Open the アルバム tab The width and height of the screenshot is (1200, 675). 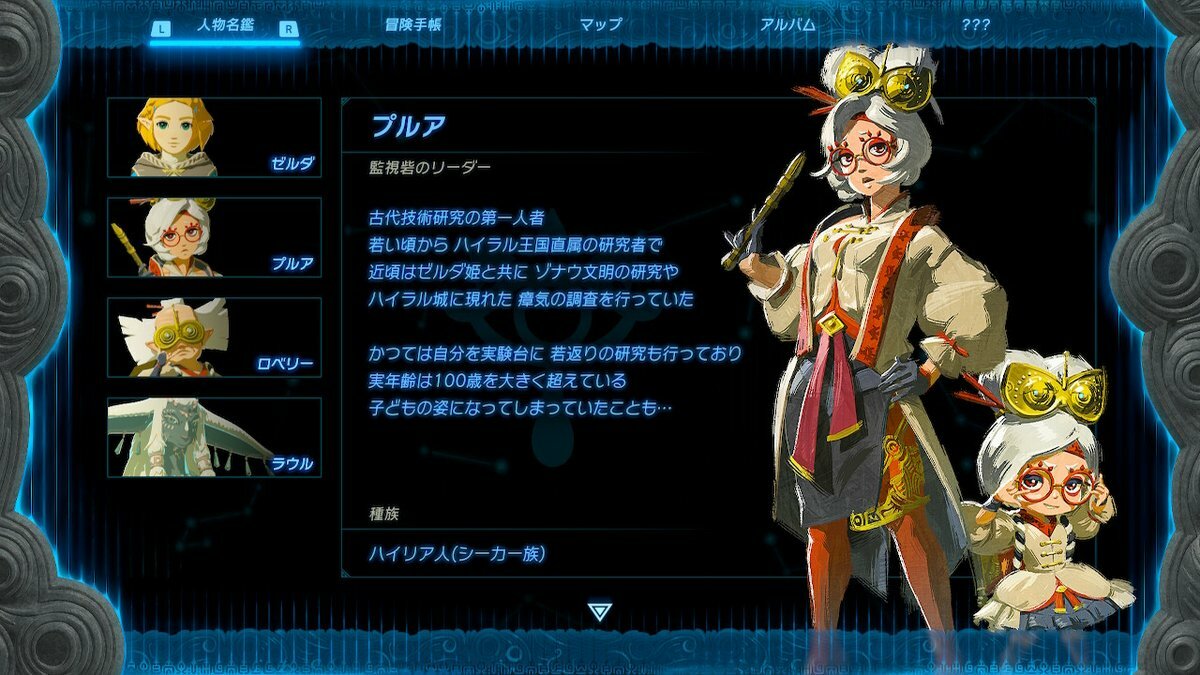pos(788,25)
